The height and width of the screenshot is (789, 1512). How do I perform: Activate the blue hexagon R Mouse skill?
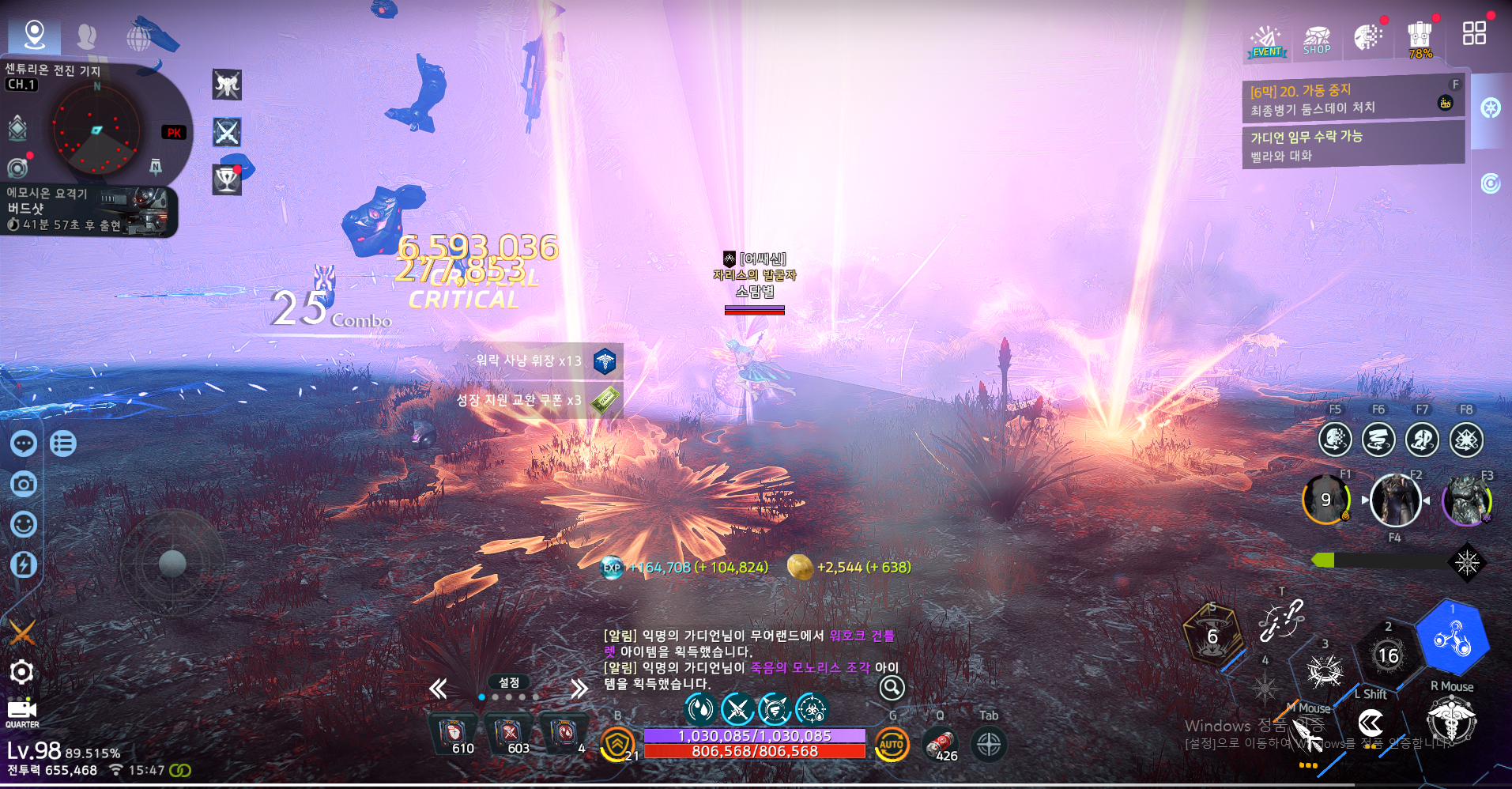[1452, 639]
